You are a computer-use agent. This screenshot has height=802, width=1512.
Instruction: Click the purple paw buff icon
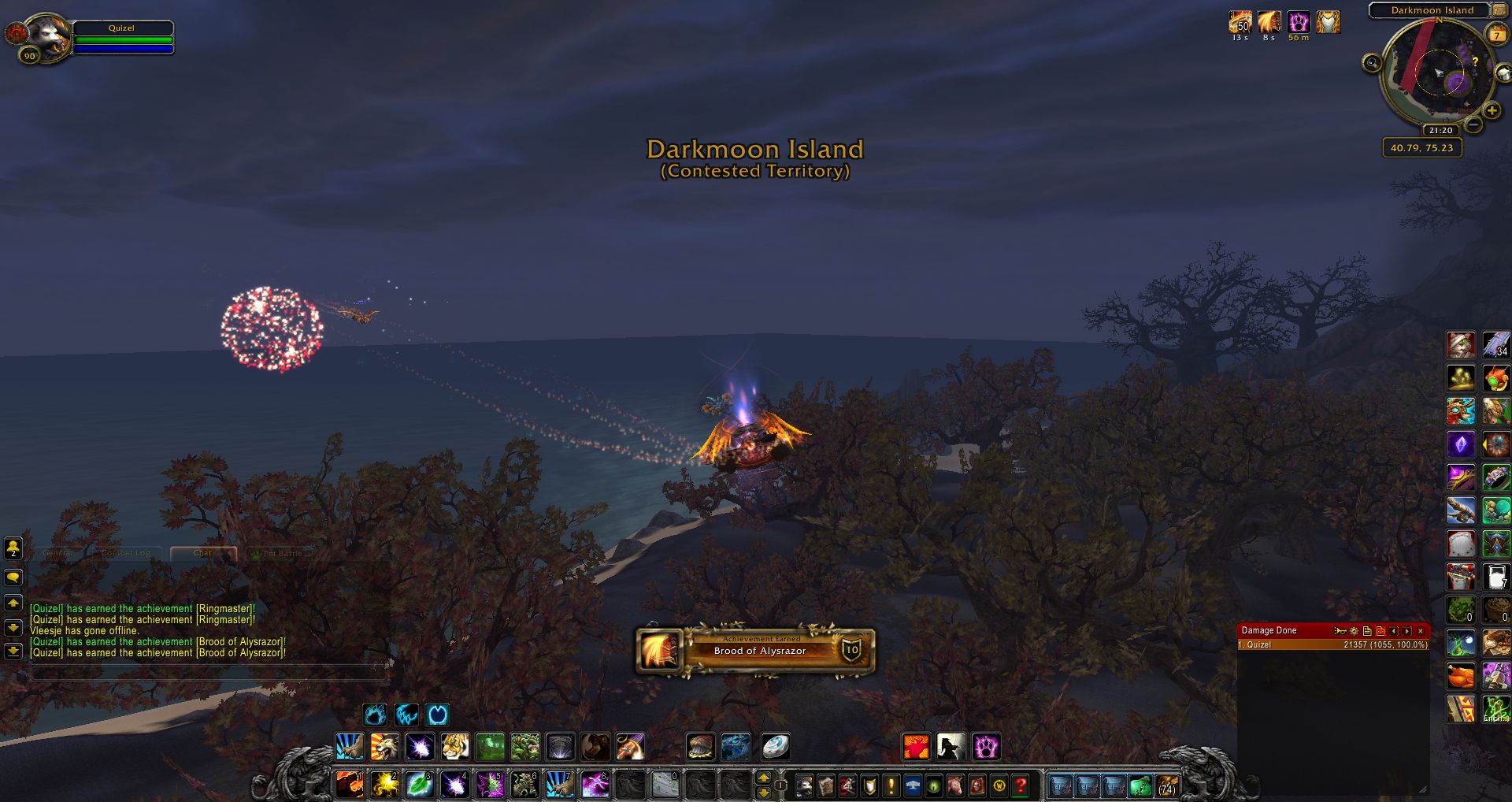(1299, 22)
